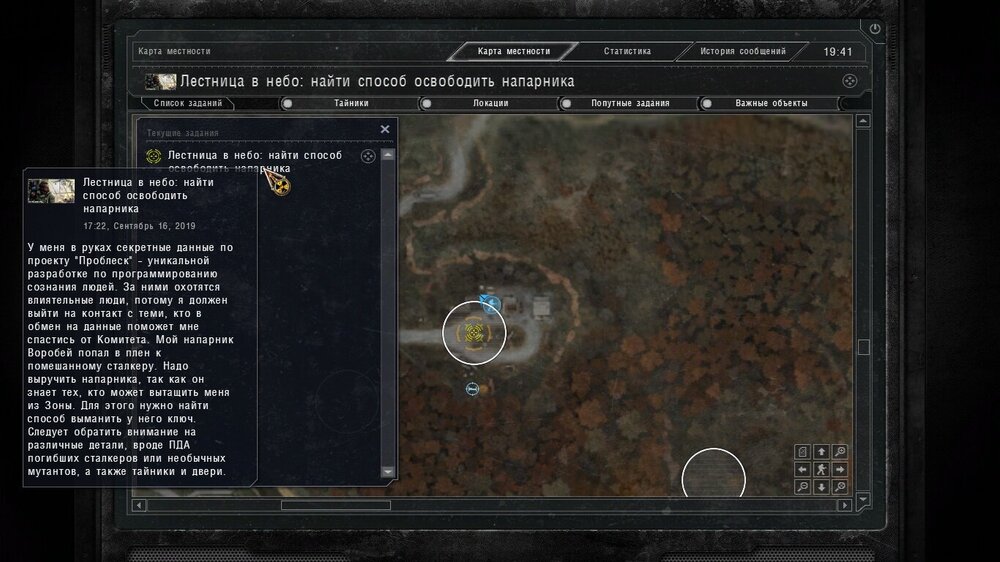Pan the map up with arrow button
Screen dimensions: 1000x562
click(821, 452)
